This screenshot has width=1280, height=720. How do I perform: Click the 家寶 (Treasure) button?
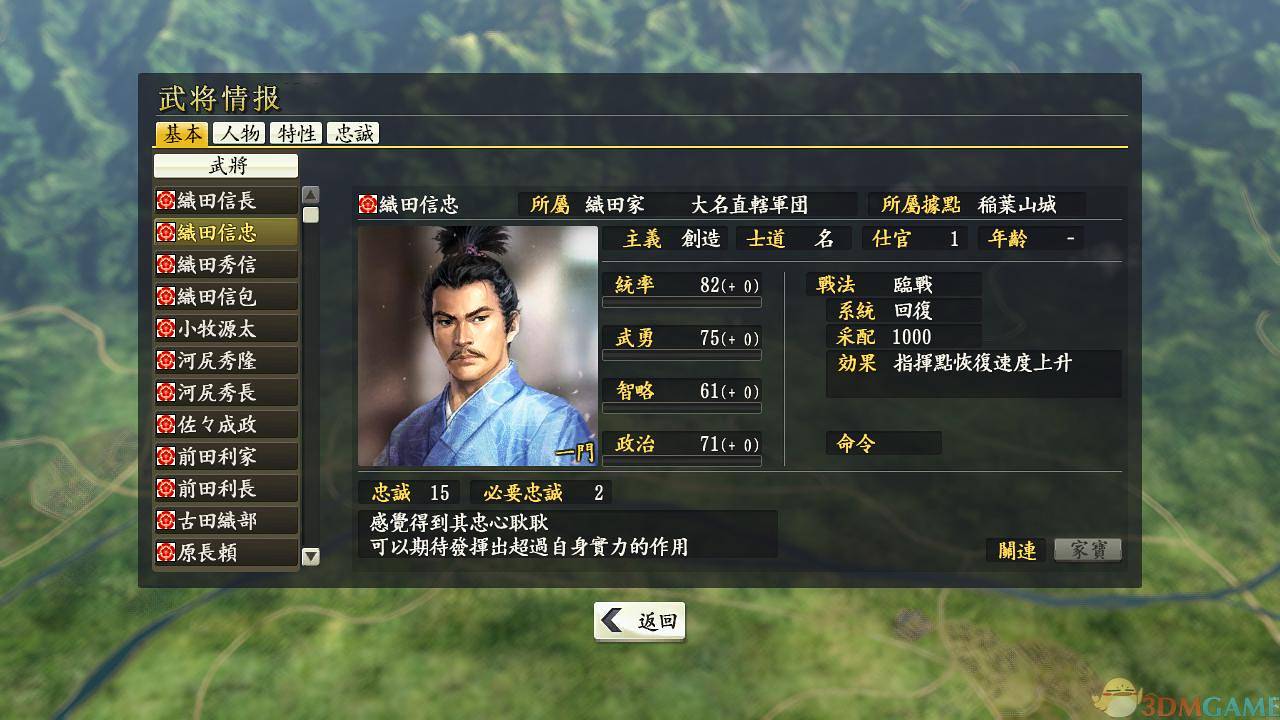1087,549
